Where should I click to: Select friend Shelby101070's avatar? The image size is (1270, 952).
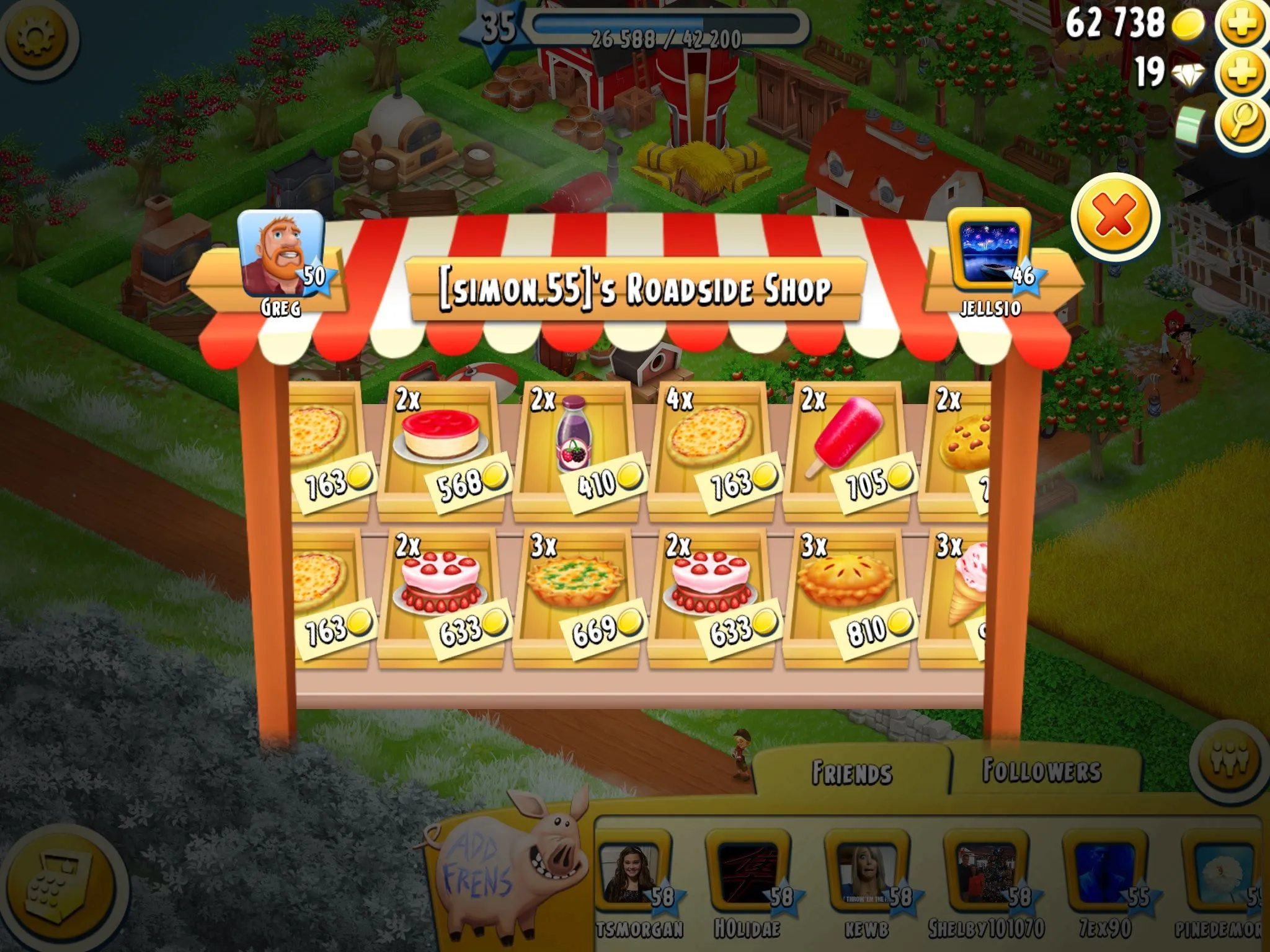tap(984, 875)
